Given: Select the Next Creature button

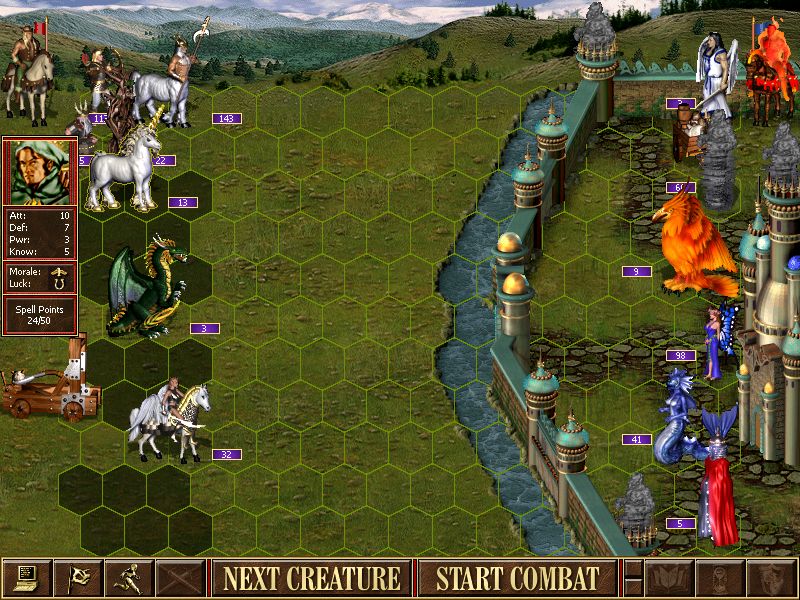Looking at the screenshot, I should pos(311,578).
